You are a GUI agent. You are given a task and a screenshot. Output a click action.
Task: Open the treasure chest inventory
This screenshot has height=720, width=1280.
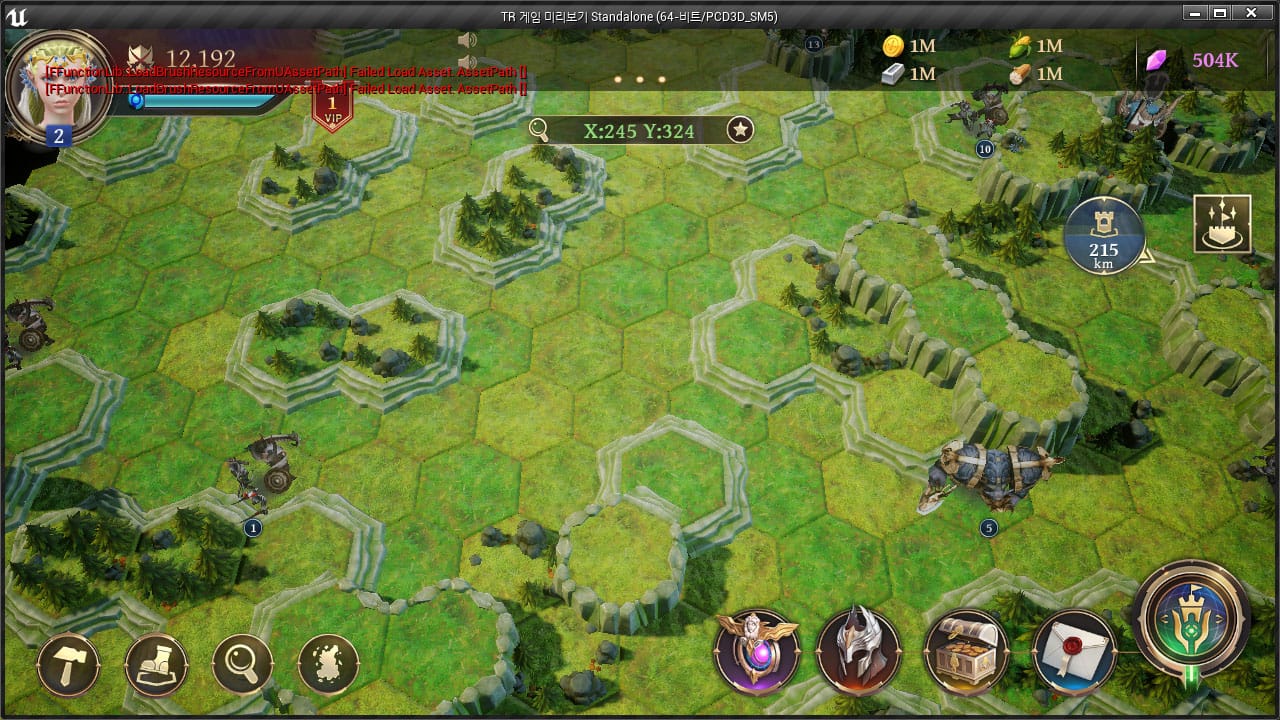[x=965, y=652]
